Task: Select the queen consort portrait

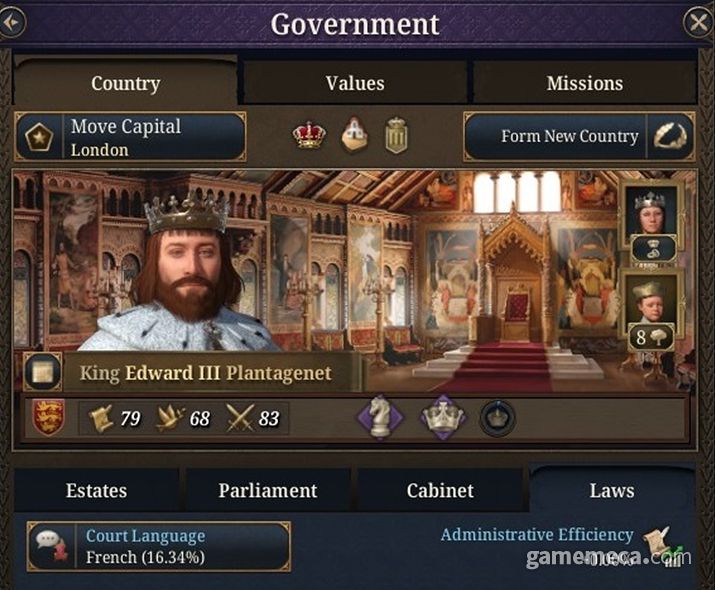Action: [651, 212]
